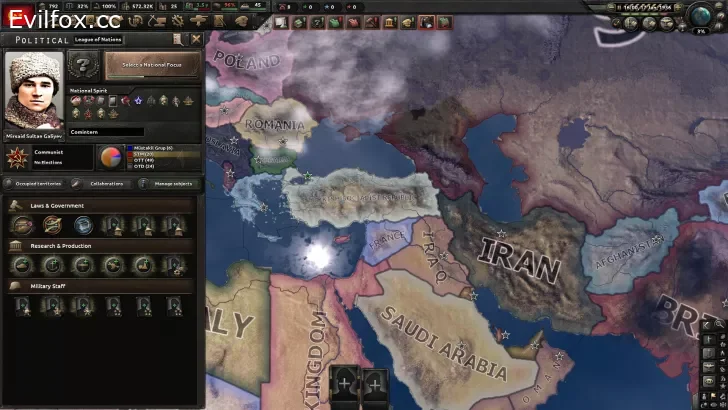The image size is (728, 410).
Task: Open Occupied territories
Action: [x=36, y=184]
